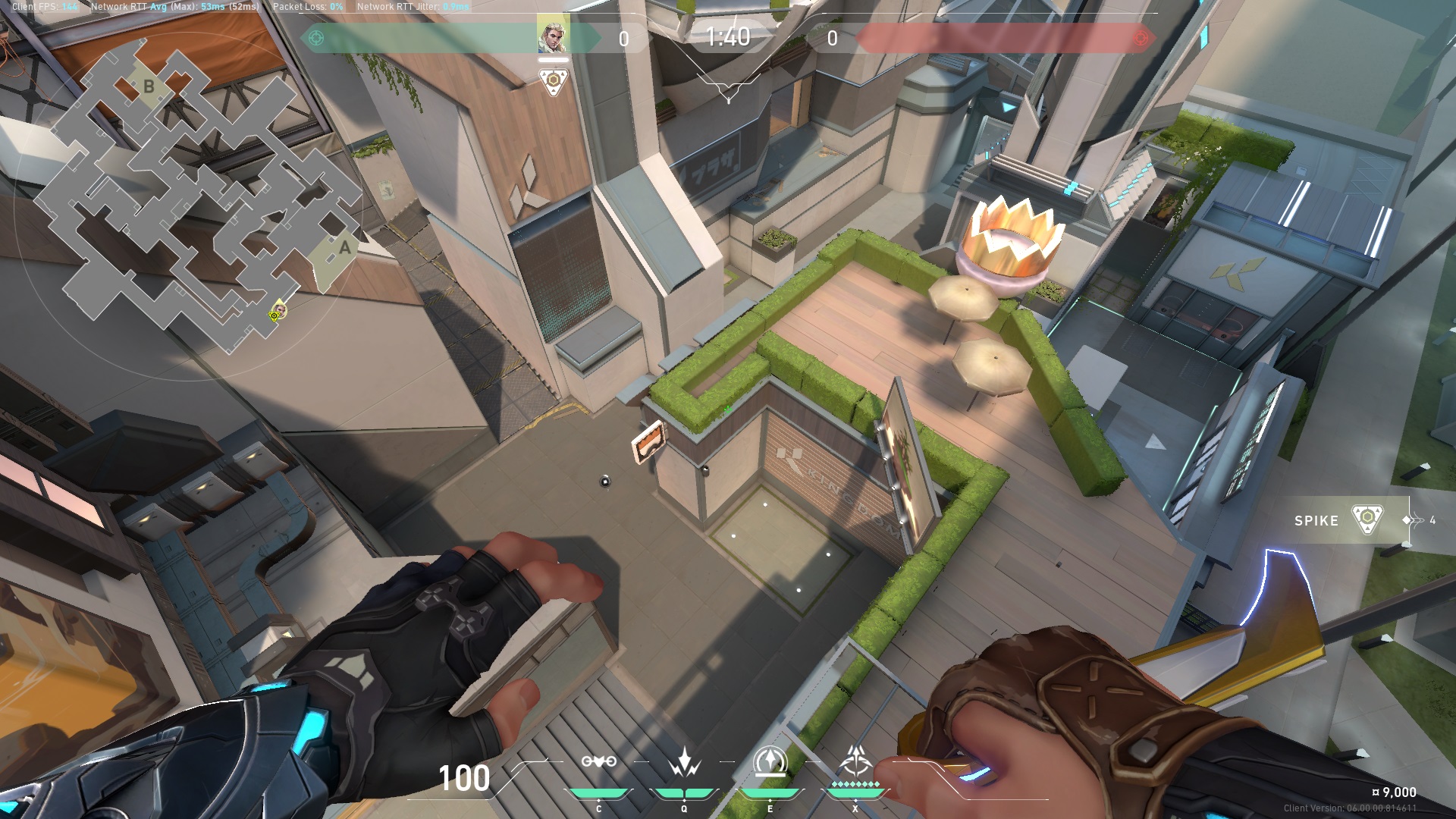Select the Spike slot in the inventory
This screenshot has width=1456, height=819.
(1346, 520)
